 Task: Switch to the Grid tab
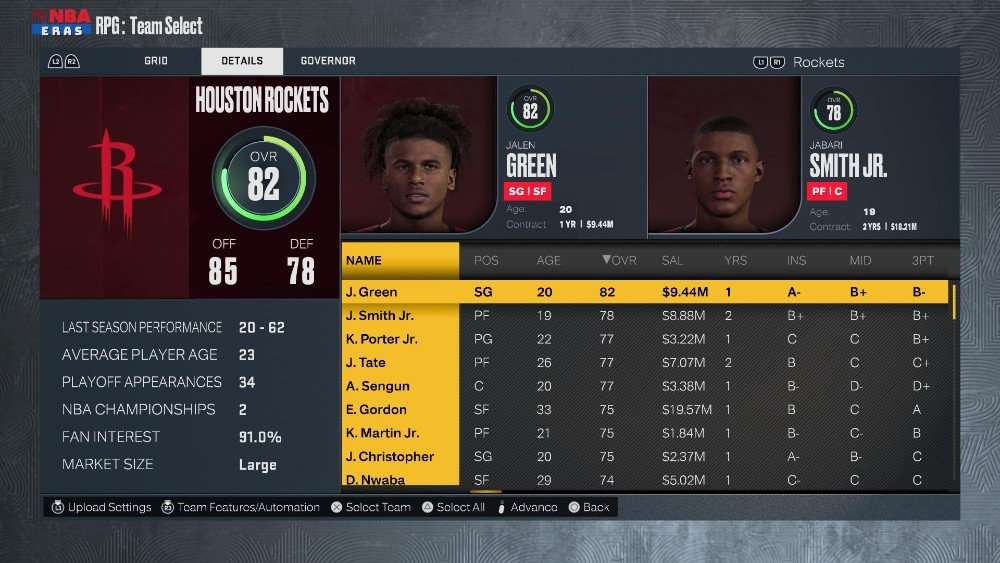155,61
